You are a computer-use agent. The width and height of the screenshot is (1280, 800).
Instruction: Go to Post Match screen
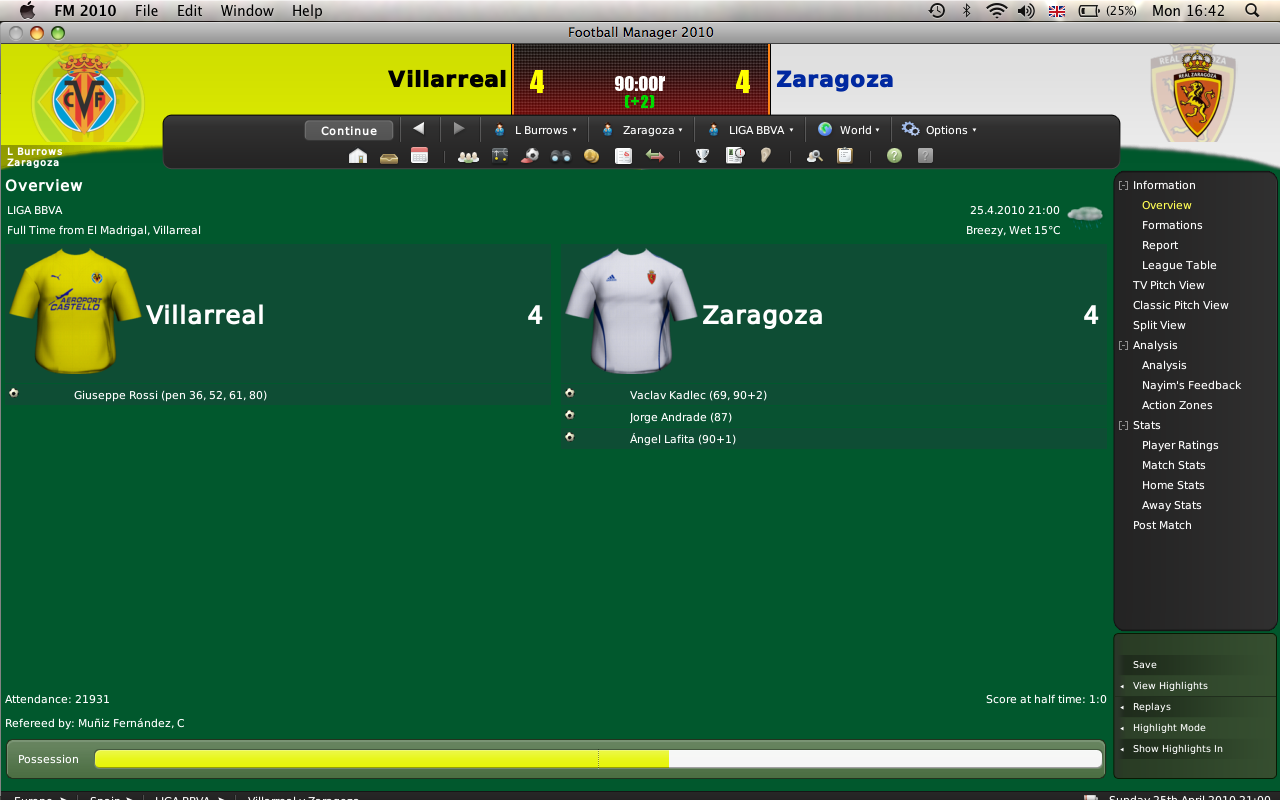click(x=1162, y=525)
